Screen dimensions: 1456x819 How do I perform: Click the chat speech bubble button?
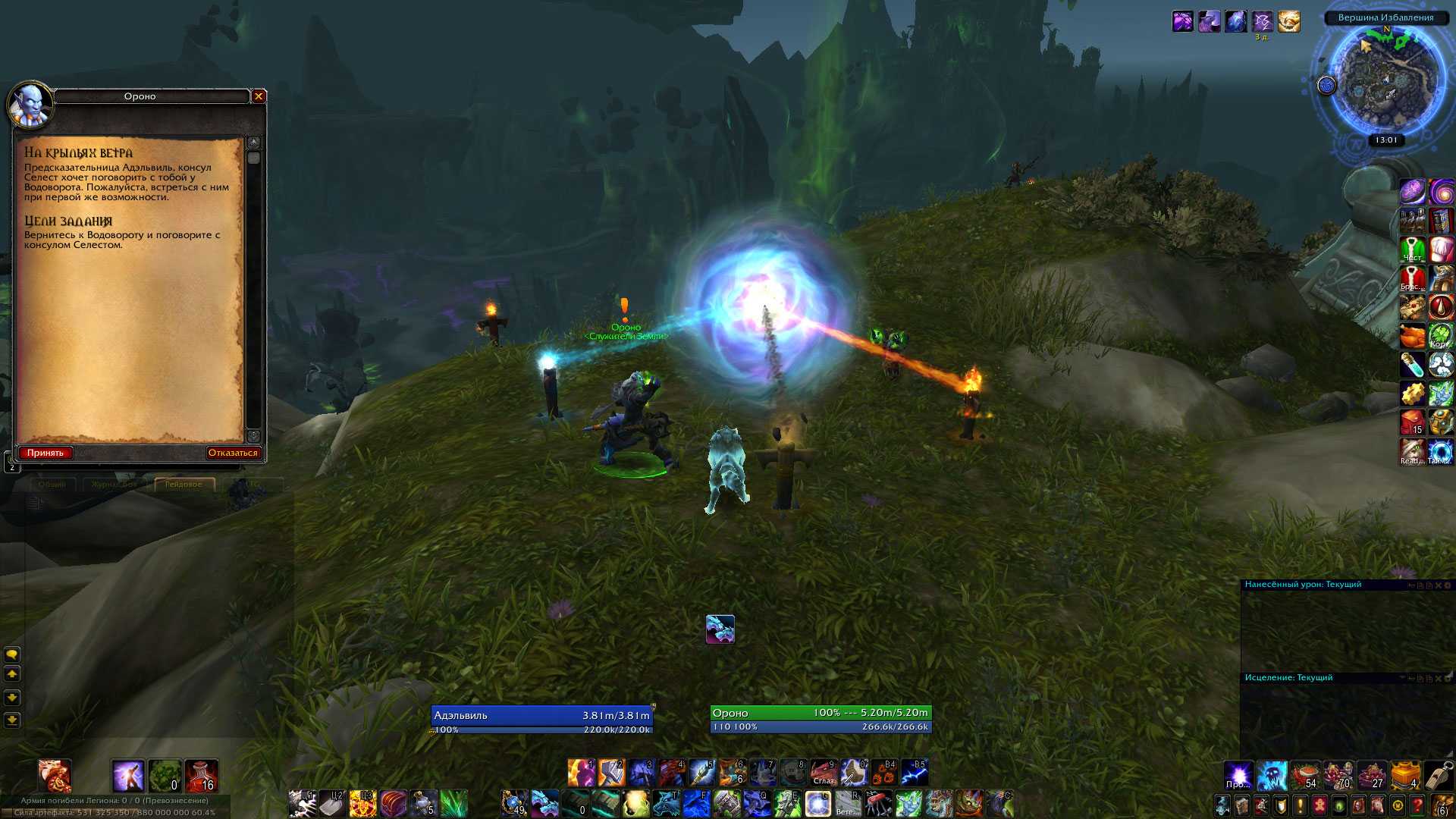coord(12,654)
